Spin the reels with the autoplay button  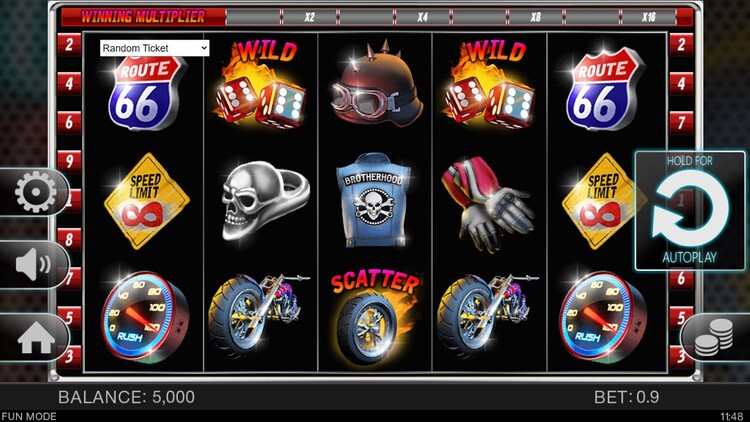(689, 210)
